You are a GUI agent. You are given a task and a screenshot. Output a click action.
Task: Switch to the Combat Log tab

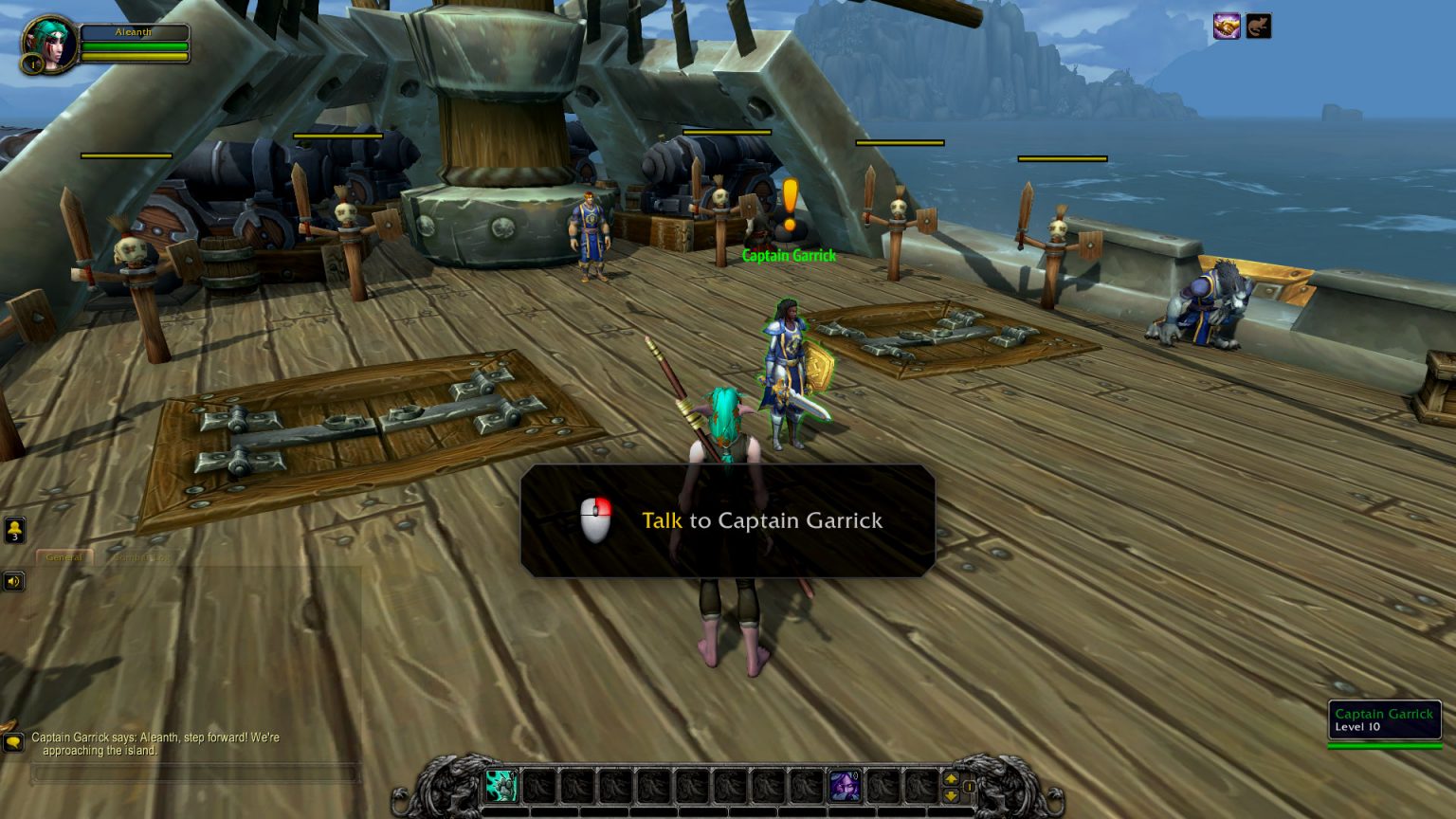(142, 557)
